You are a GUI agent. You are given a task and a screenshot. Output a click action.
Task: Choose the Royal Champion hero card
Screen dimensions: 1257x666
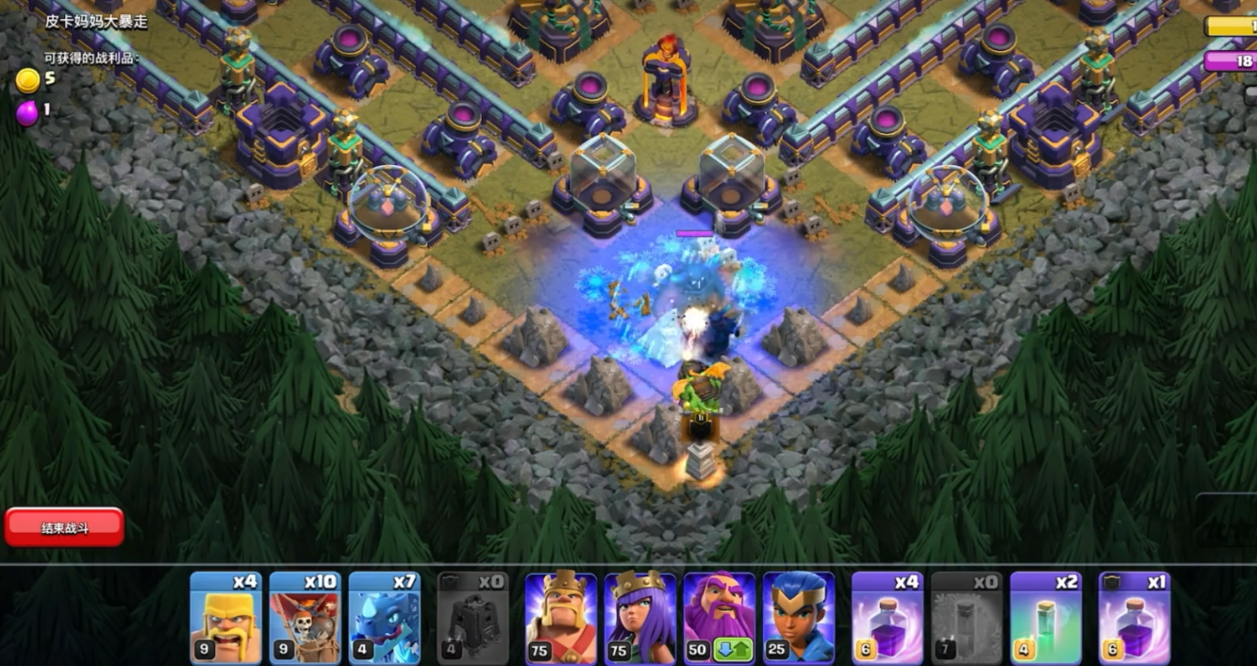(798, 618)
